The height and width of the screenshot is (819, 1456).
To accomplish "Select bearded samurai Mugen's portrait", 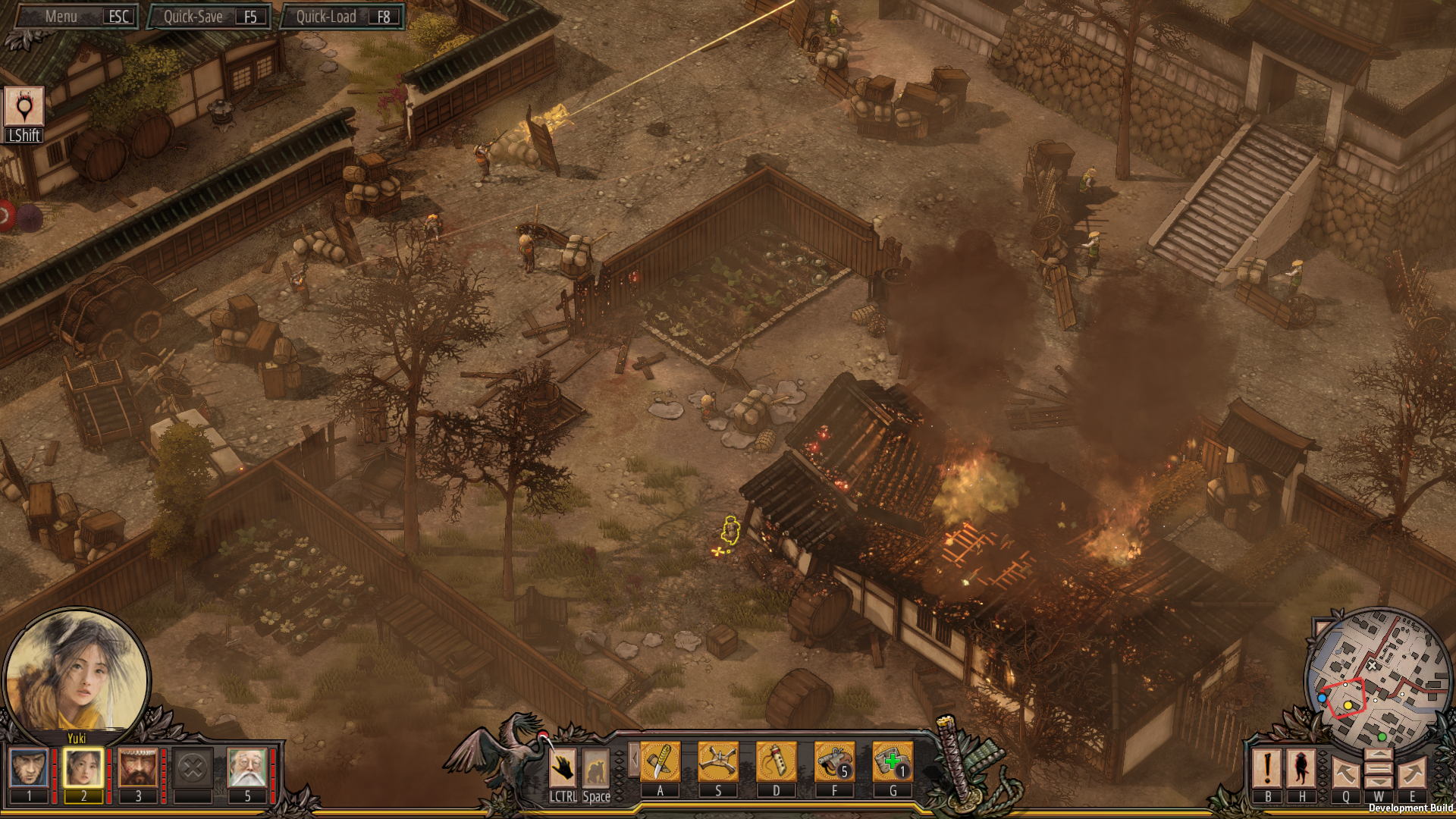I will coord(138,768).
